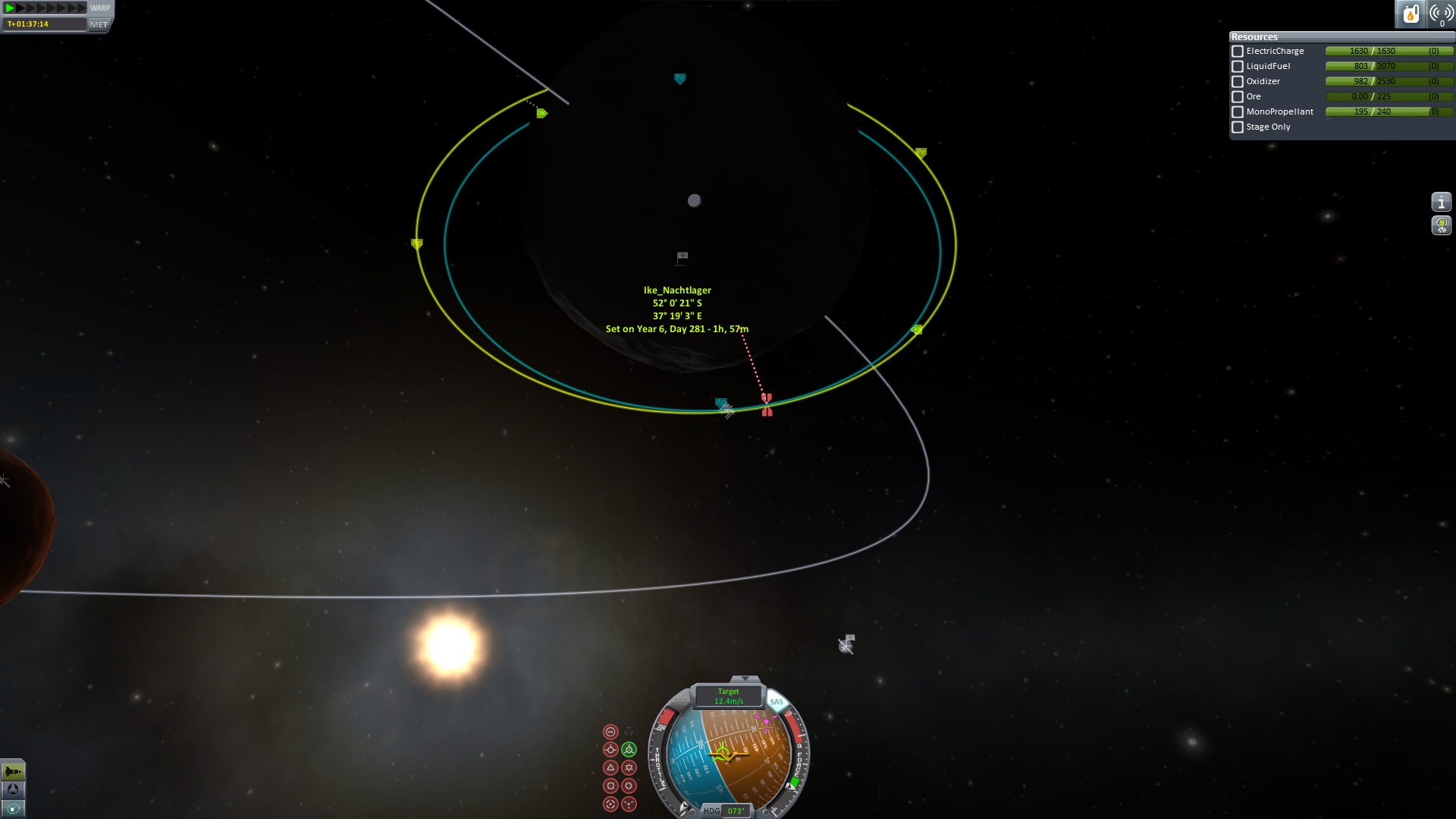The image size is (1456, 819).
Task: Toggle the Stage Only checkbox
Action: point(1238,127)
